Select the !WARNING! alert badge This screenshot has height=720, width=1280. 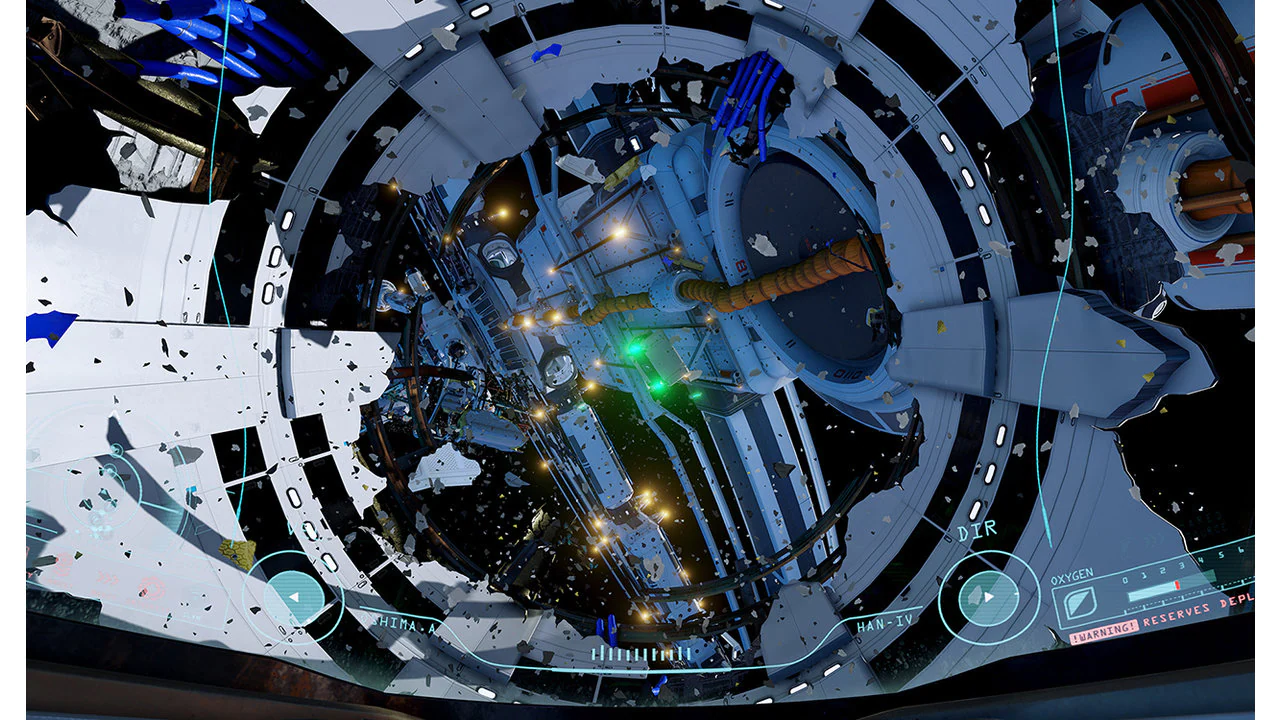[1104, 629]
